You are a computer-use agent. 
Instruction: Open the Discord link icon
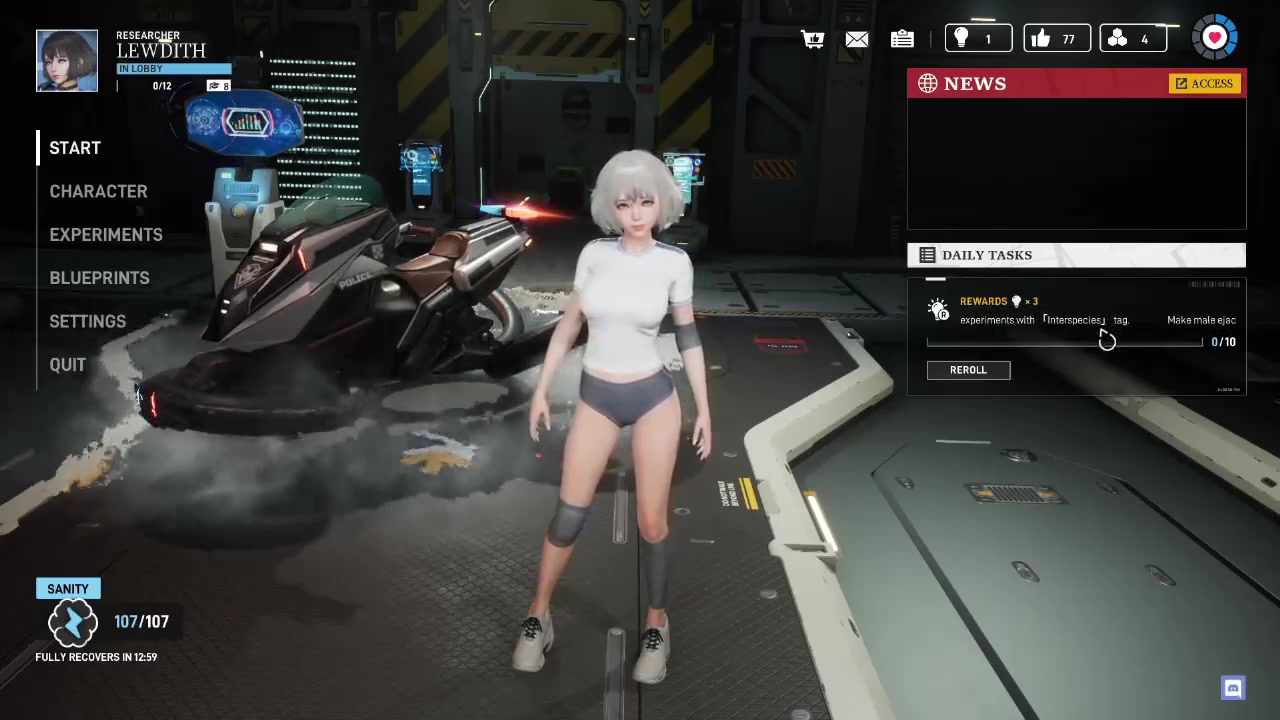coord(1232,688)
